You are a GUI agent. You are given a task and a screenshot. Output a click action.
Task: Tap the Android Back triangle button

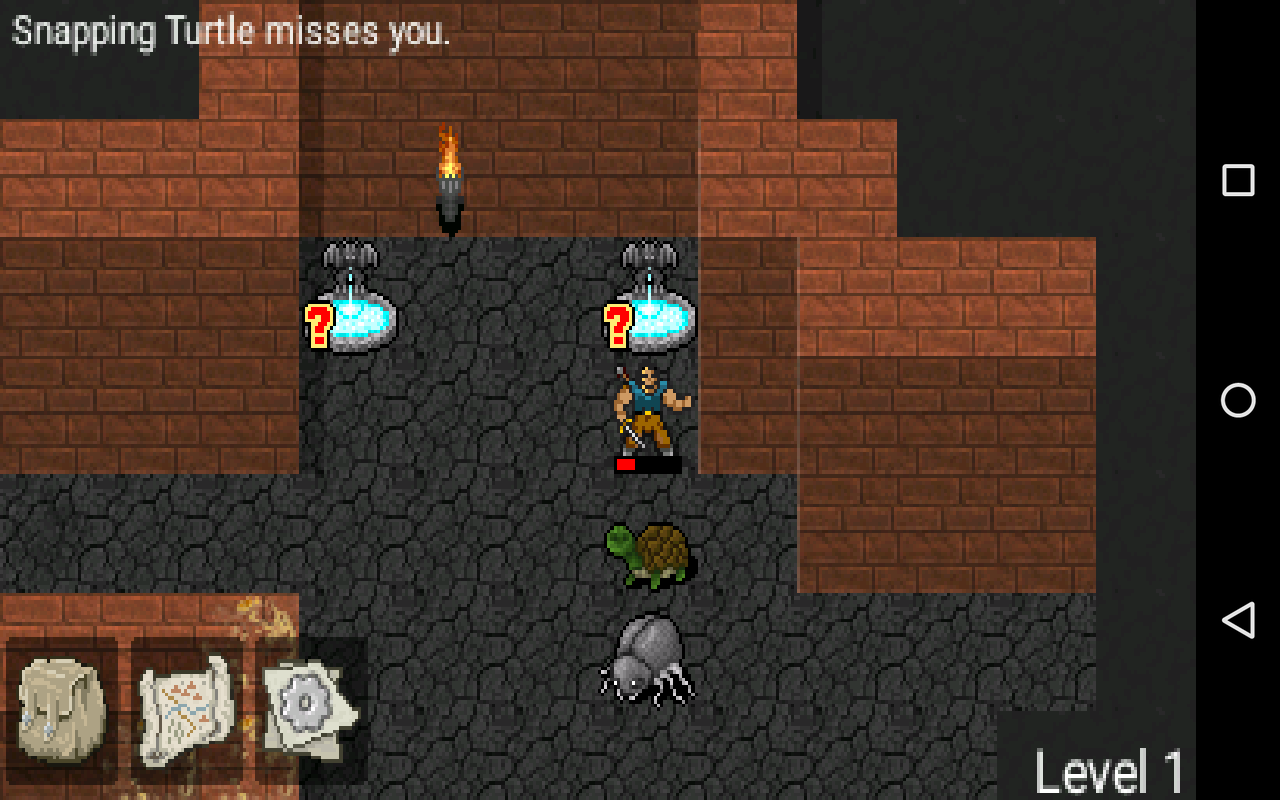click(x=1238, y=620)
